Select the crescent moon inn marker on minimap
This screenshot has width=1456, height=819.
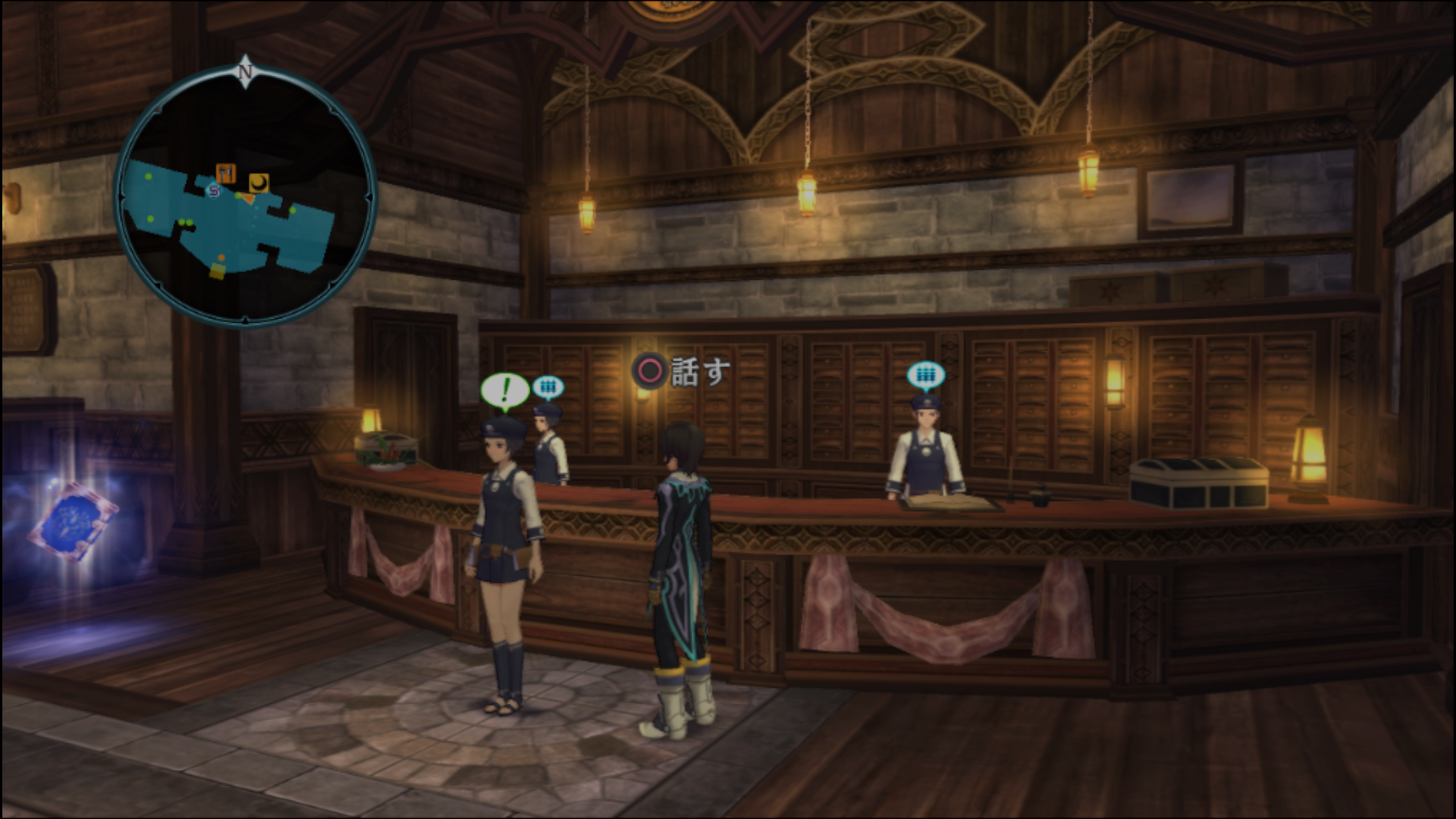pyautogui.click(x=259, y=182)
